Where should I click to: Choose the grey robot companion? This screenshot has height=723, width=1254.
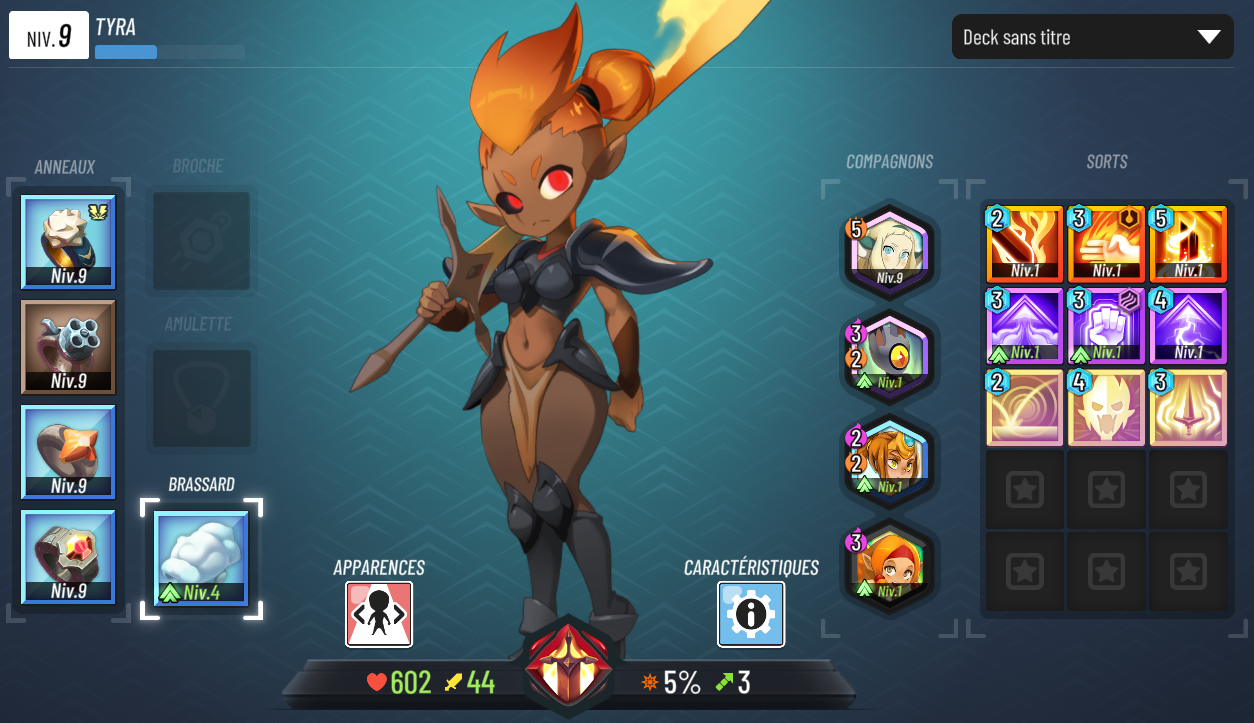(x=890, y=355)
